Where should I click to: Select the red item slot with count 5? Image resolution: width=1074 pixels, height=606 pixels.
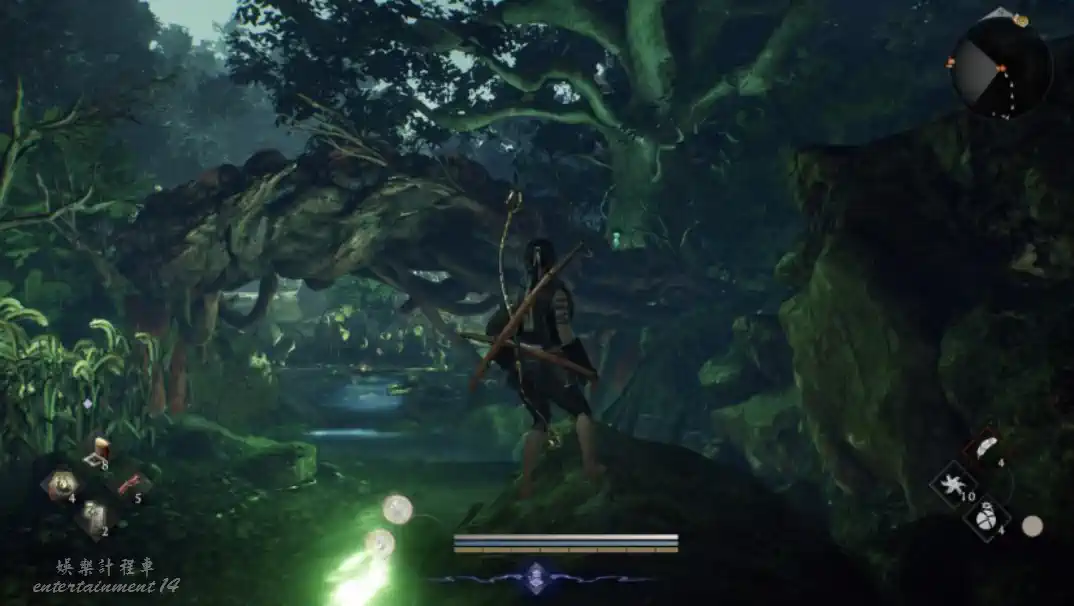[129, 485]
